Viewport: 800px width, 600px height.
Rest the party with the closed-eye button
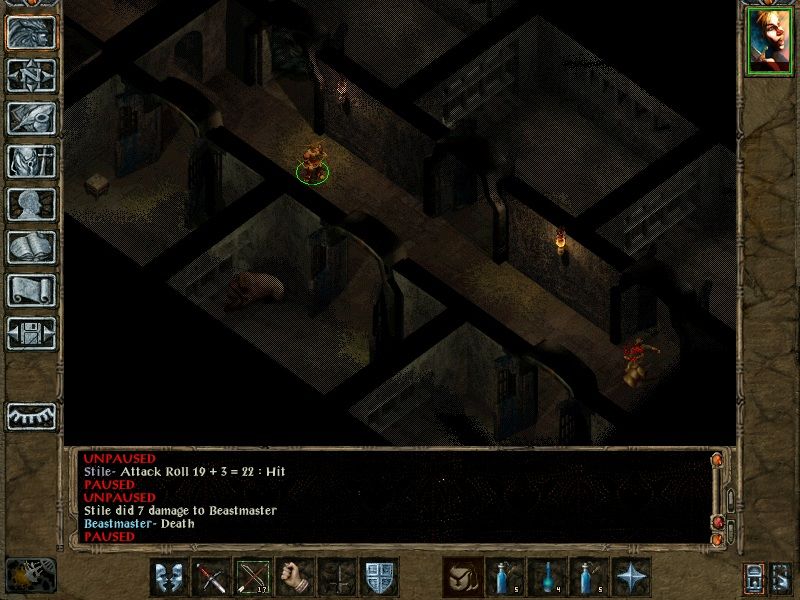[31, 415]
